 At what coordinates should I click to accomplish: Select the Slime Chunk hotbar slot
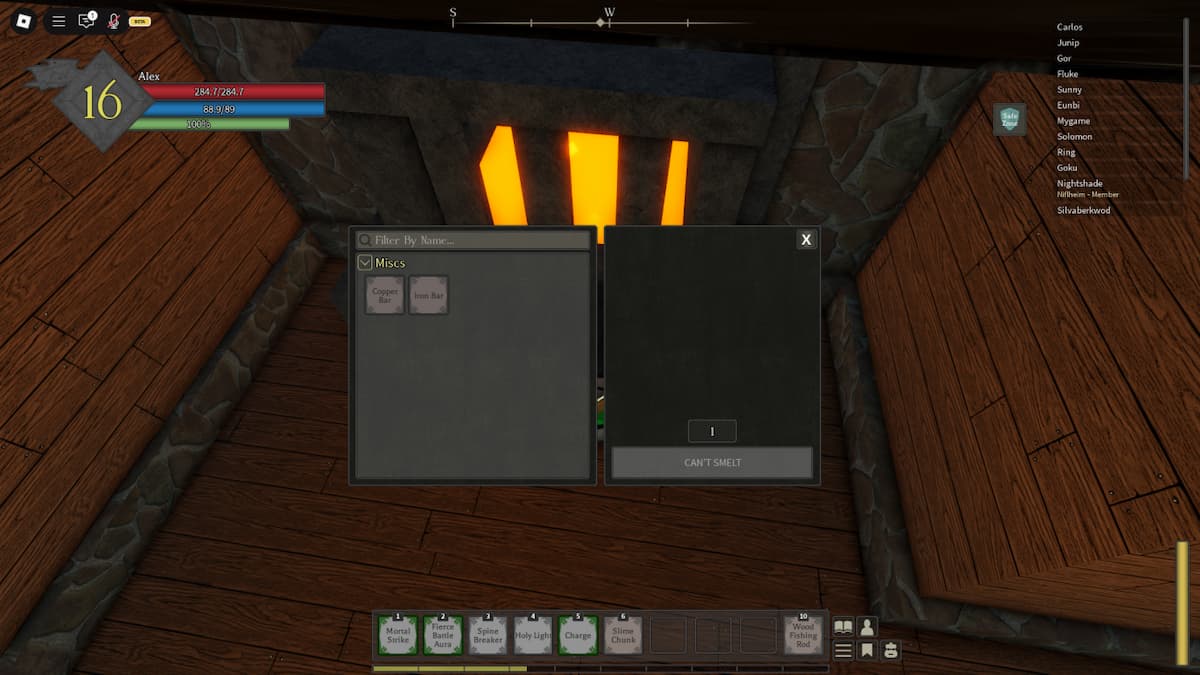(623, 635)
